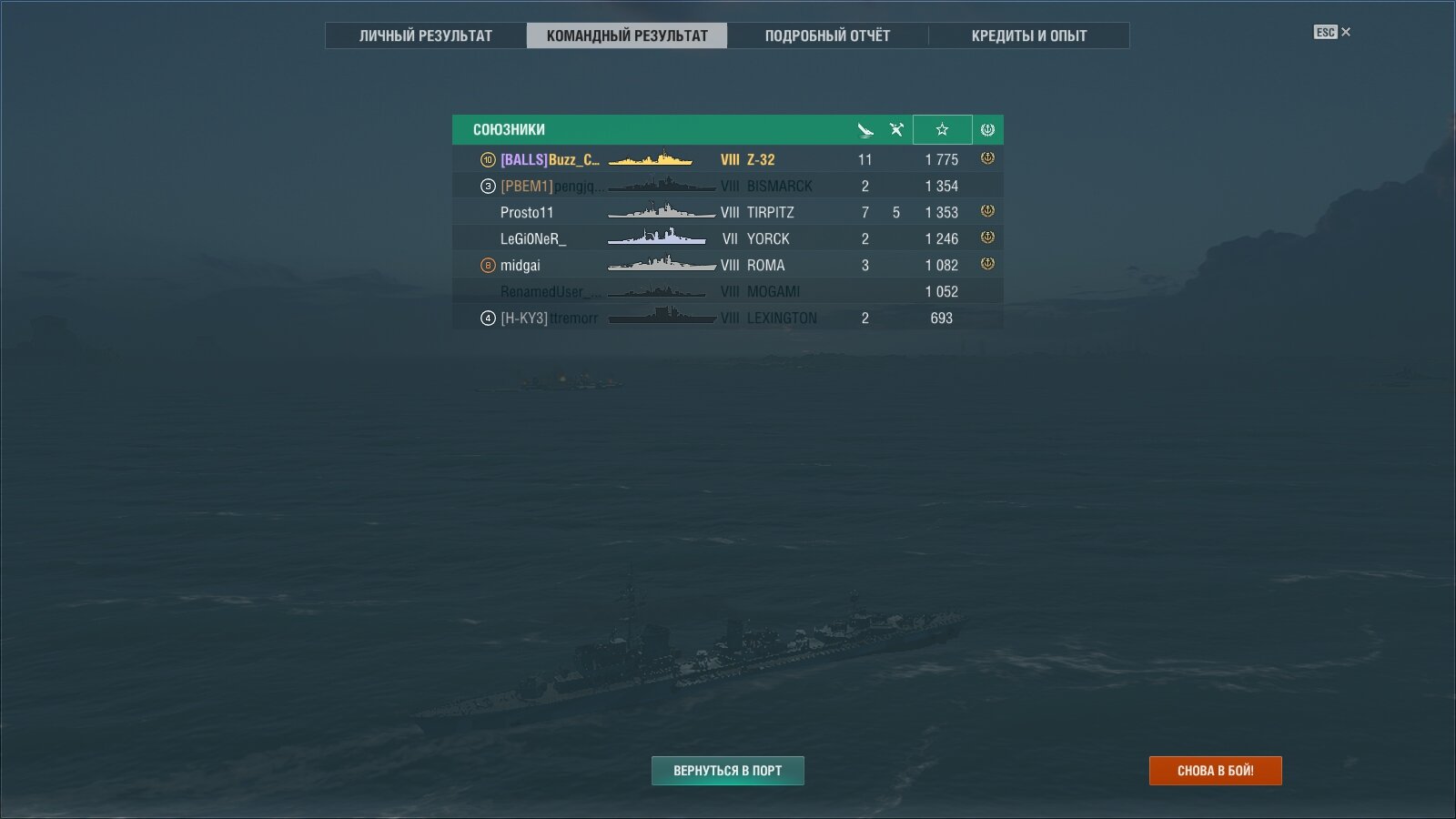Image resolution: width=1456 pixels, height=819 pixels.
Task: Open the ПОДРОБНЫЙ ОТЧЁТ tab
Action: [x=827, y=35]
